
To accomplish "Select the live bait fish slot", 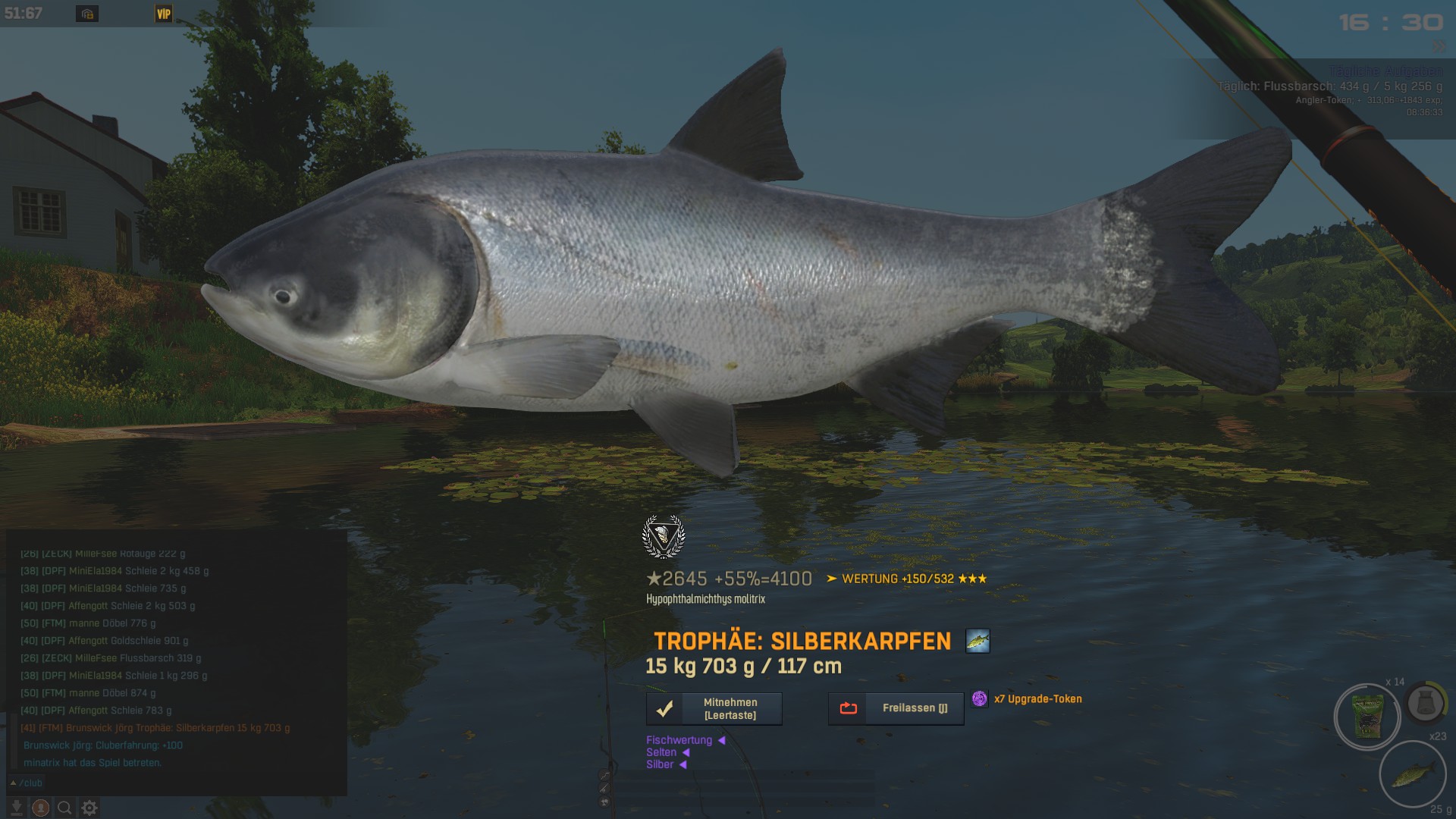I will [1412, 773].
